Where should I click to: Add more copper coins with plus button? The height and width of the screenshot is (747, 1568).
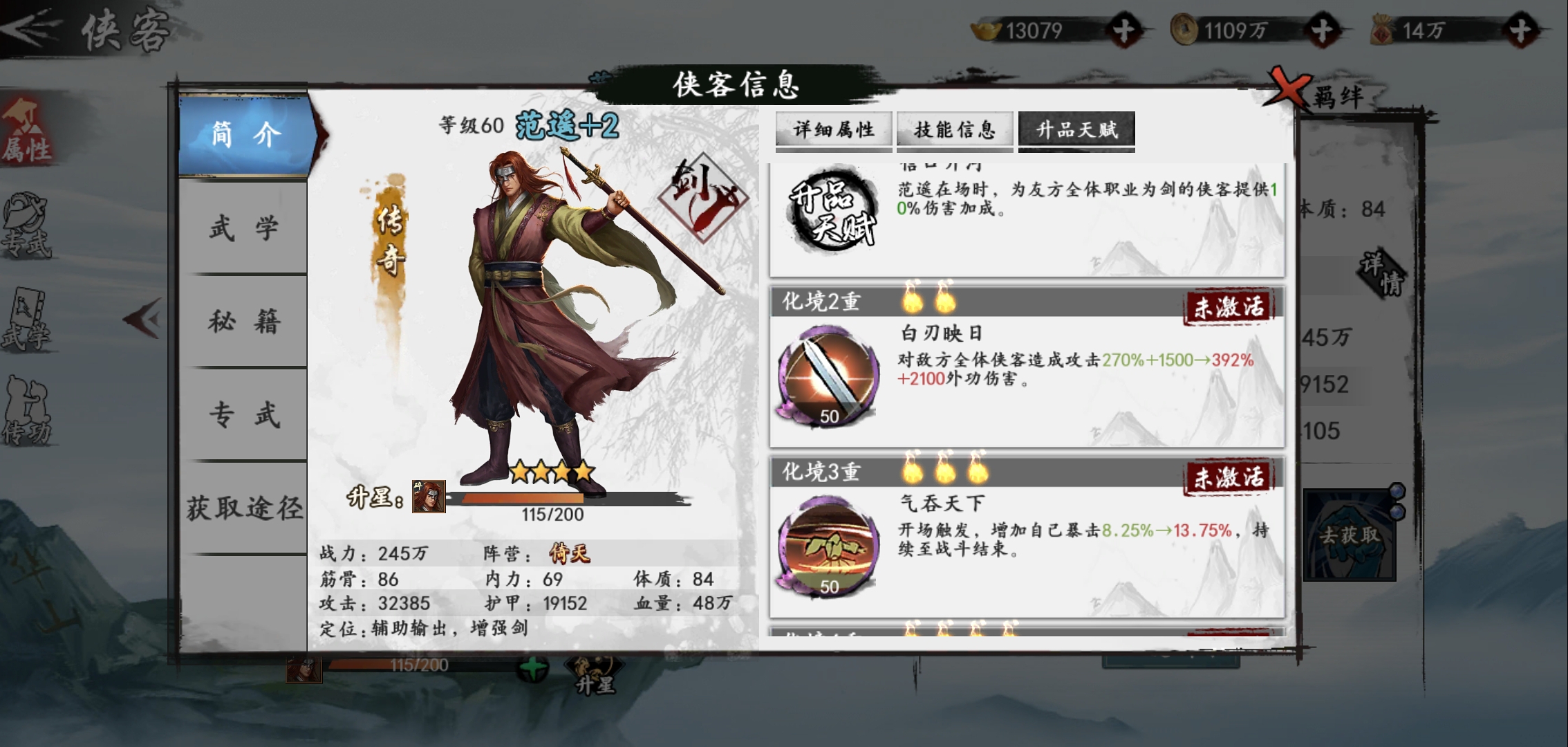(x=1322, y=31)
